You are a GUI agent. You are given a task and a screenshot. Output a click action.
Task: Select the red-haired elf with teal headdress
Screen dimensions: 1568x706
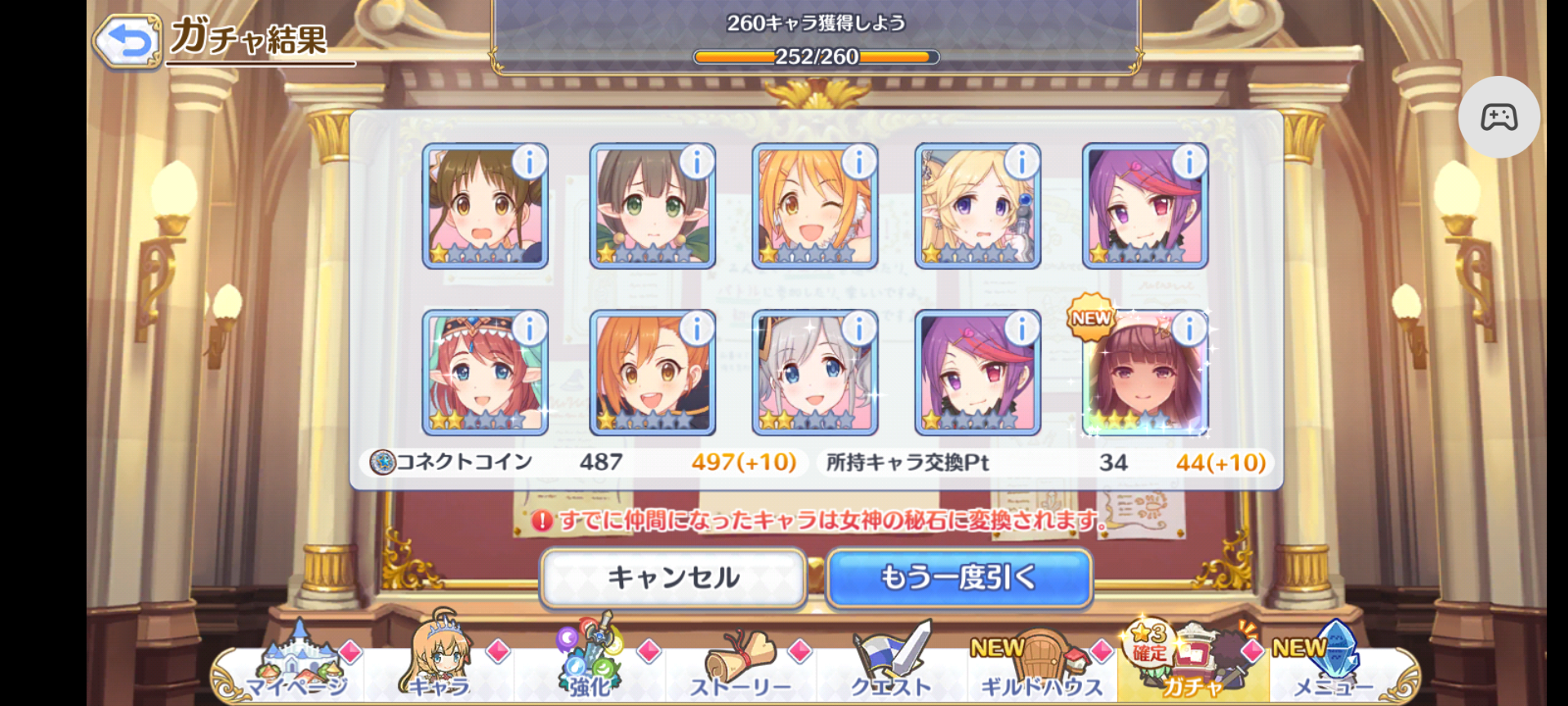point(483,376)
